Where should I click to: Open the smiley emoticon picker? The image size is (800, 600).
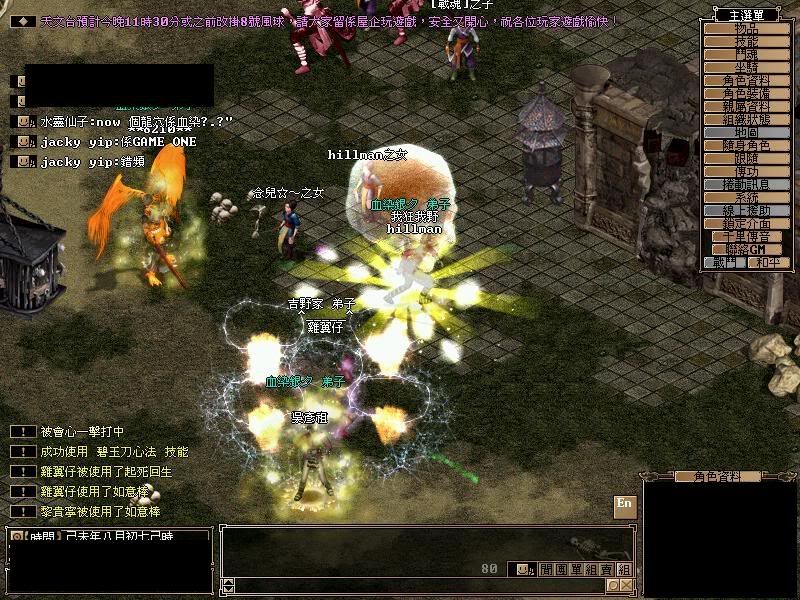[523, 569]
